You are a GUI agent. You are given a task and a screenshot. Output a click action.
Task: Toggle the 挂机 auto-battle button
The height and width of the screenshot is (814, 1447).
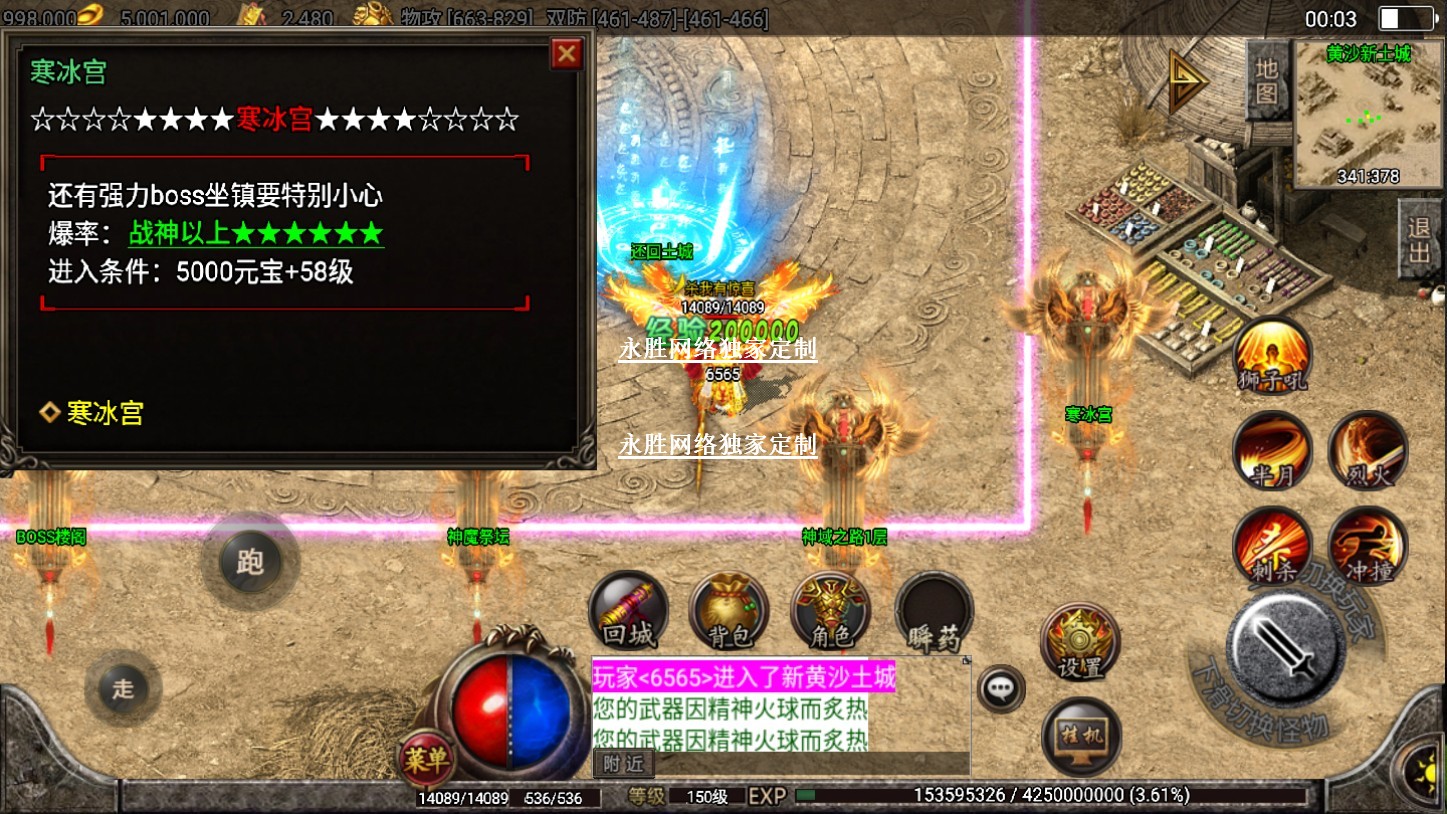[1081, 736]
